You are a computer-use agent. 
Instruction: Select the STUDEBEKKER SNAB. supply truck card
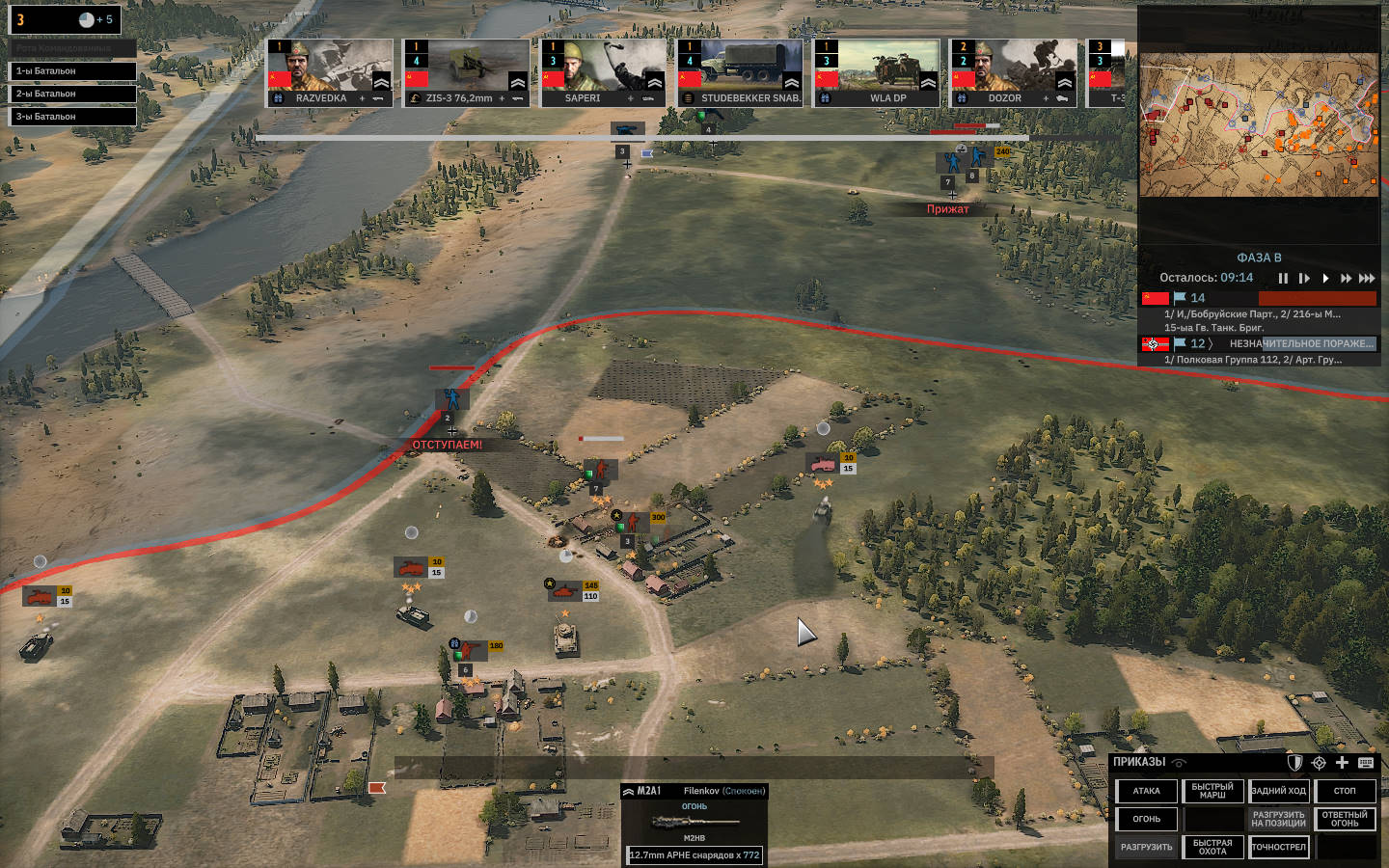point(740,72)
